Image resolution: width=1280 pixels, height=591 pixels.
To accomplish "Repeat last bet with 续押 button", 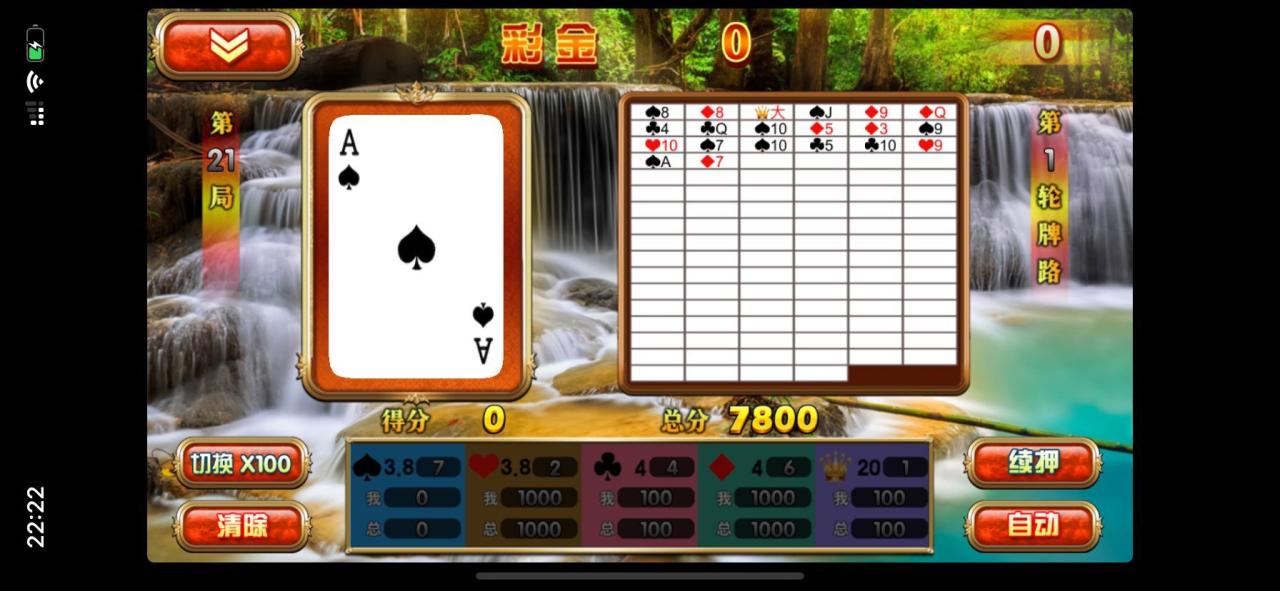I will tap(1033, 463).
